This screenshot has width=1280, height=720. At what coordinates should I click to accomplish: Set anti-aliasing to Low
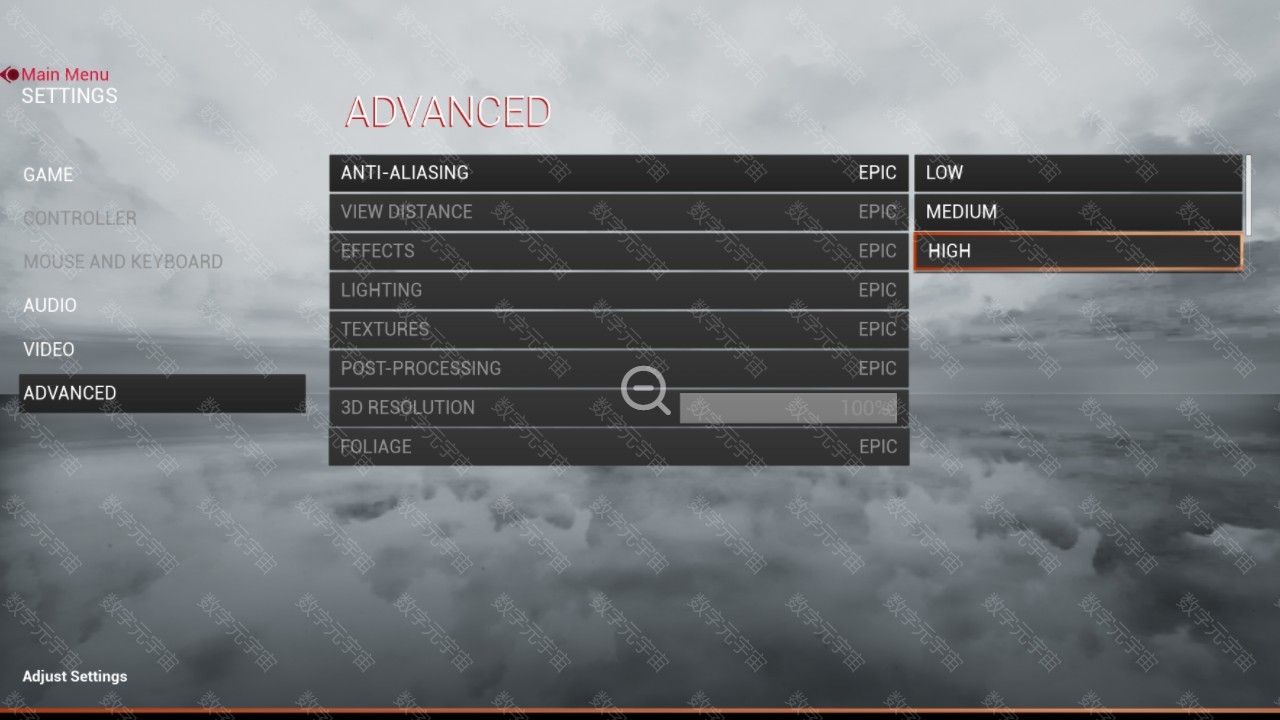[1077, 173]
